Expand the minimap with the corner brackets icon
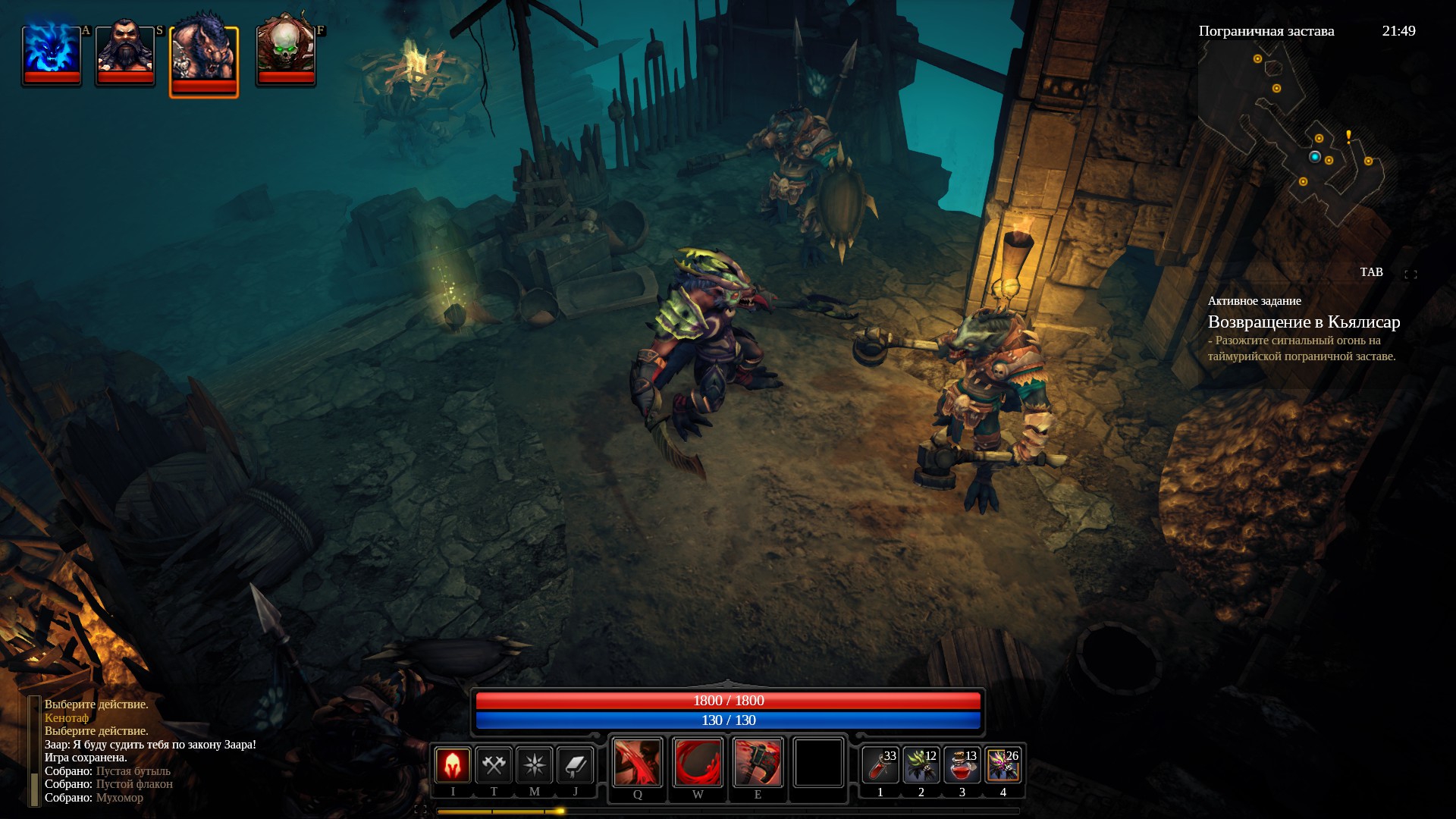1456x819 pixels. 1410,275
